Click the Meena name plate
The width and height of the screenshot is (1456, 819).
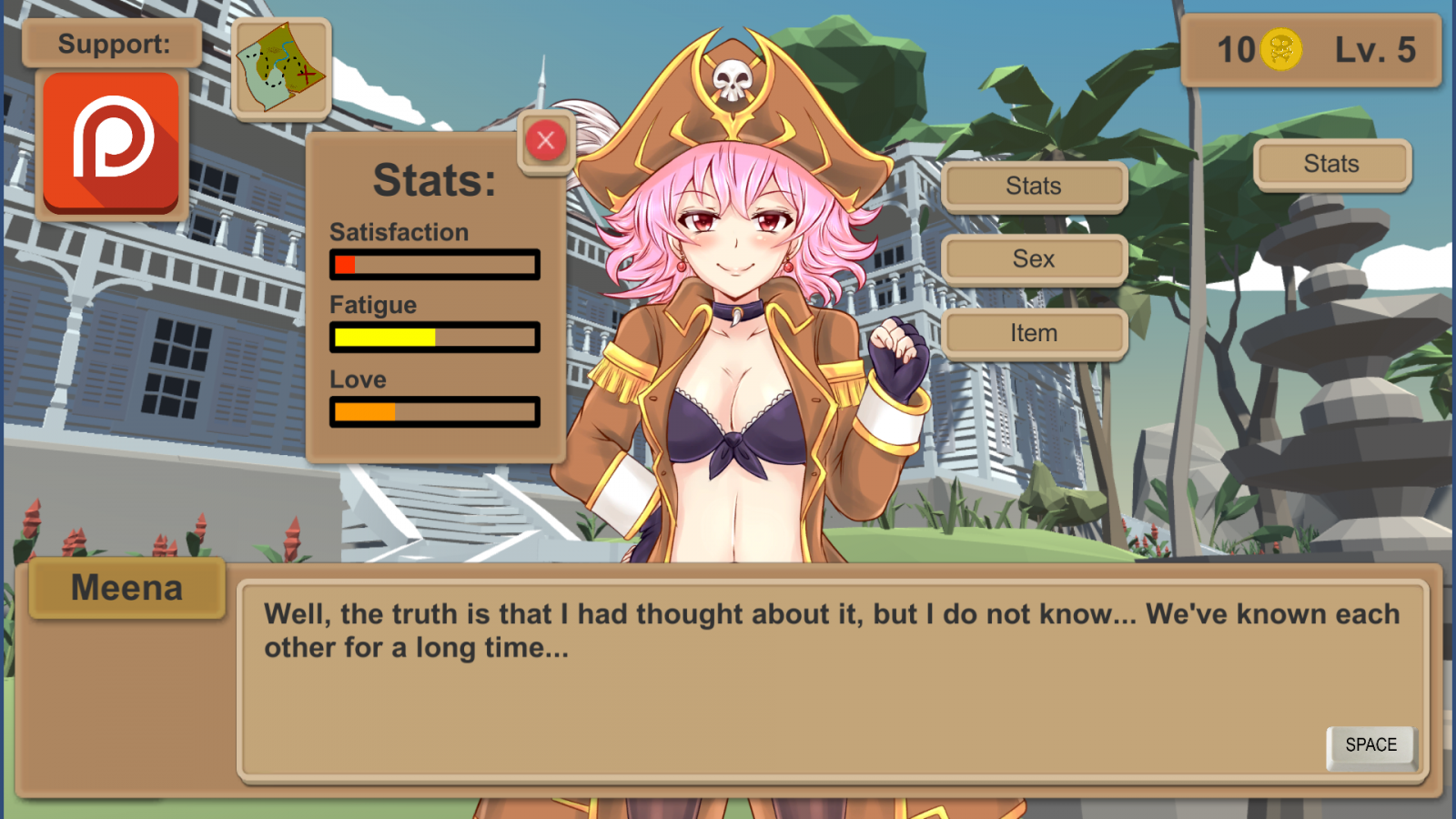126,588
